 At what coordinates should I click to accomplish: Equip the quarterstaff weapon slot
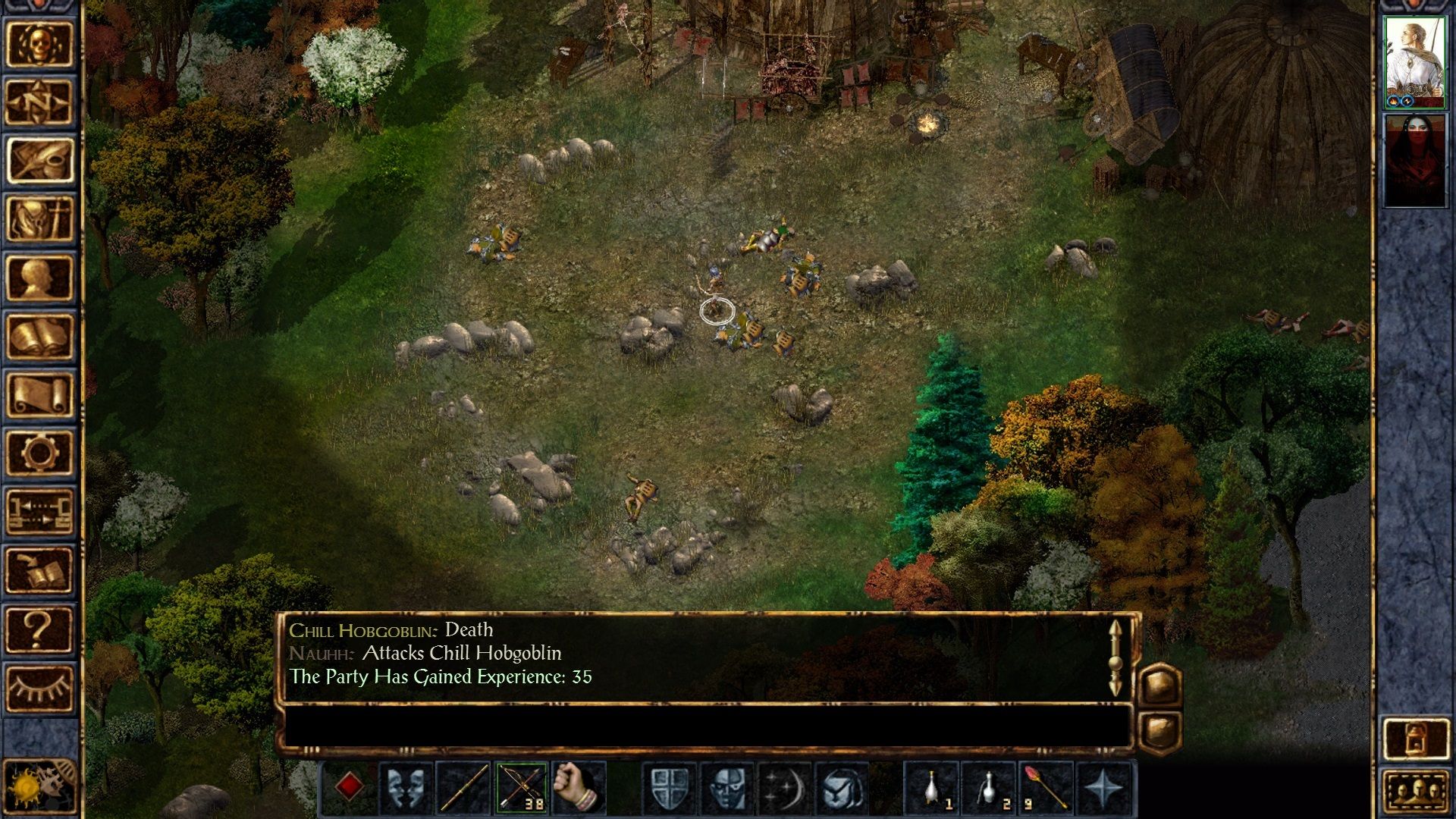pyautogui.click(x=463, y=789)
